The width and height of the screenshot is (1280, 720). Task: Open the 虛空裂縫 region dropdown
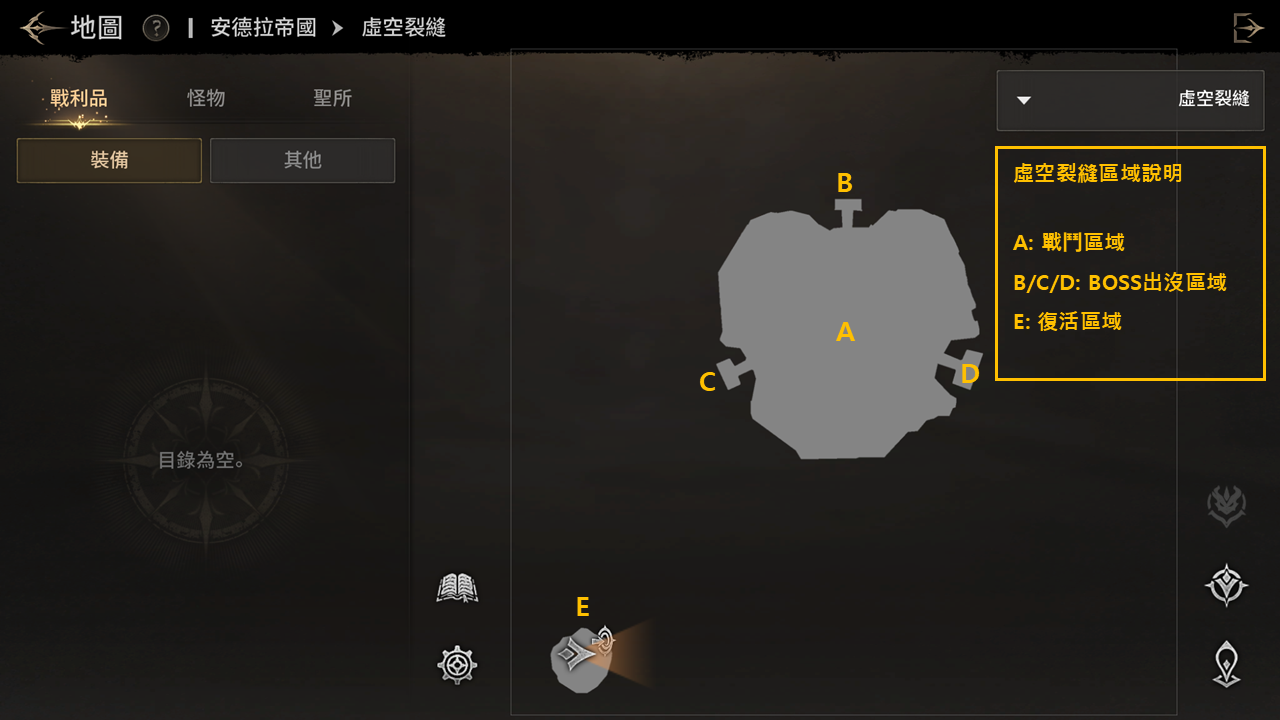[1130, 100]
